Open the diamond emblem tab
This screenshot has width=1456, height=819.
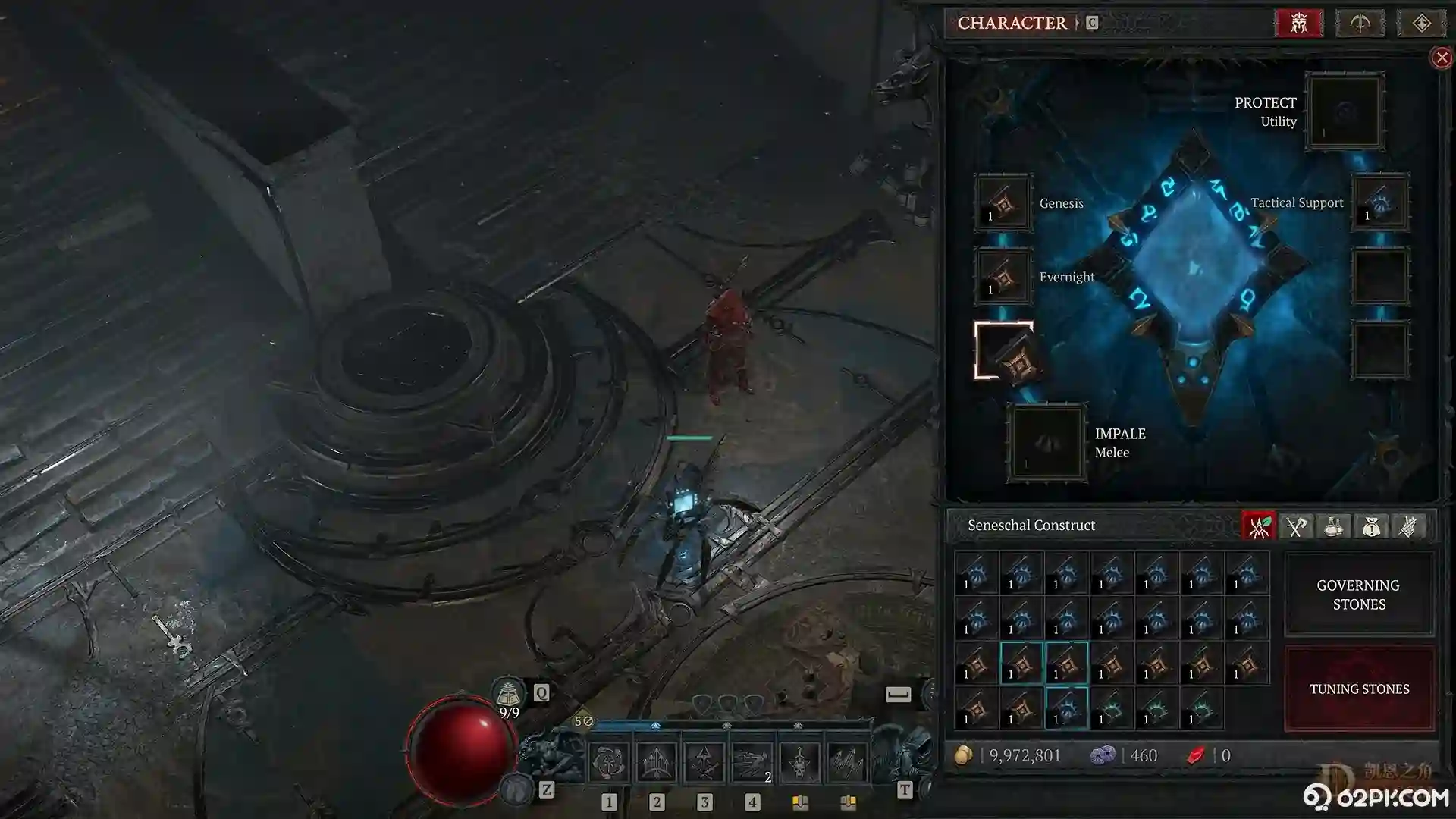(1420, 23)
